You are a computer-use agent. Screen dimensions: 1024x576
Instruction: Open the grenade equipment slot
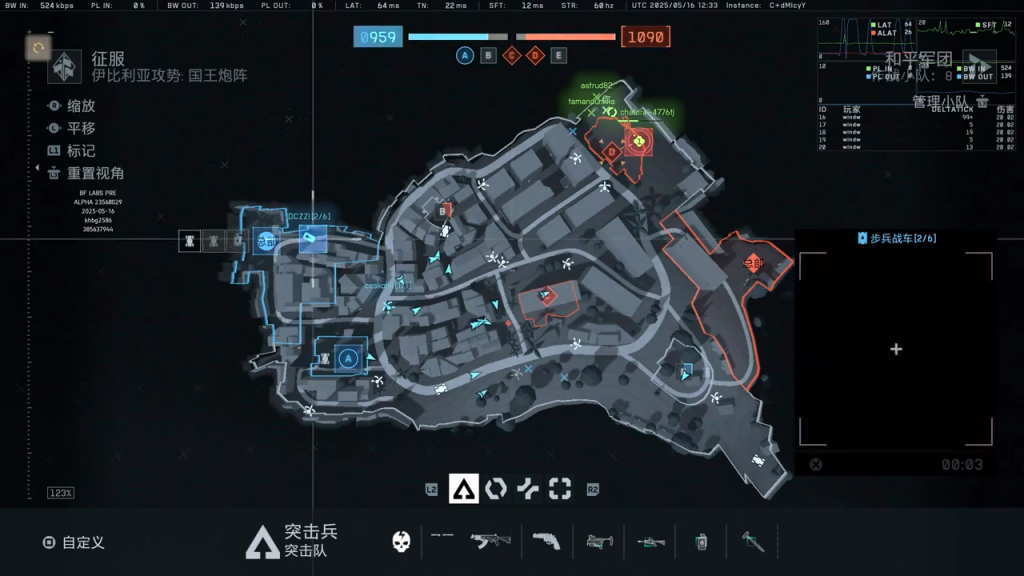coord(701,541)
